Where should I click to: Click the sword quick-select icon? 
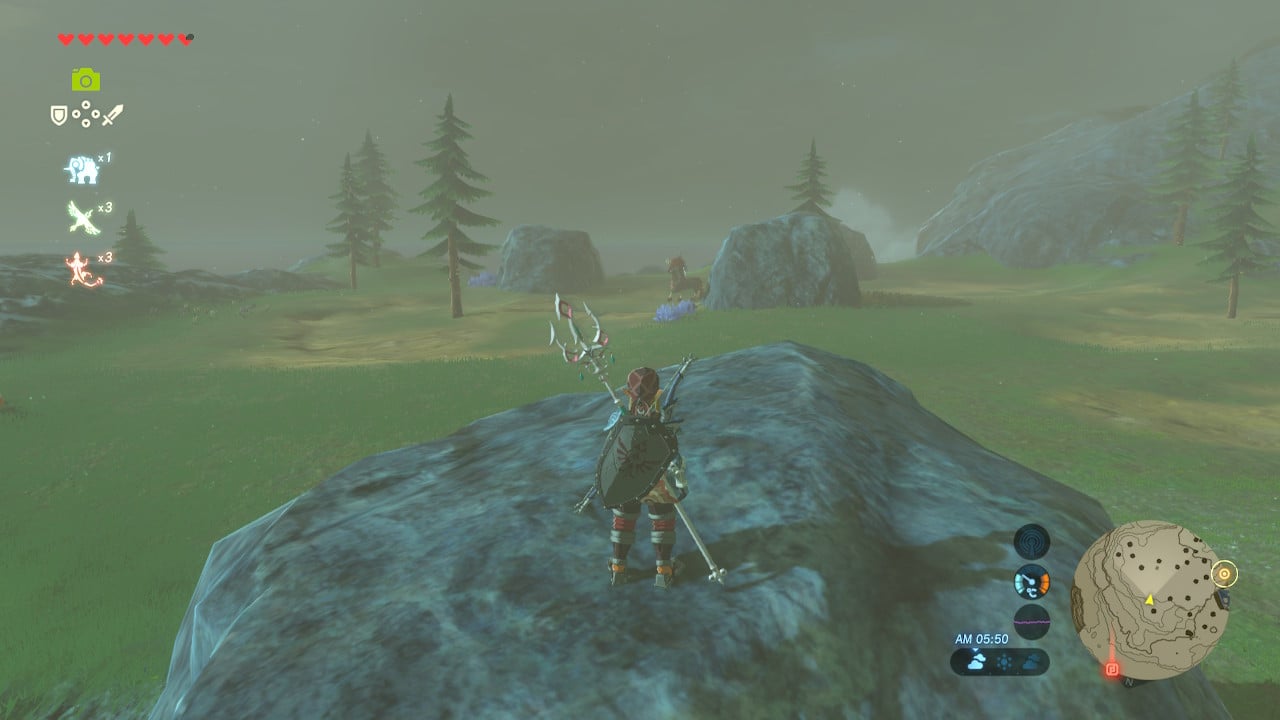(x=112, y=115)
